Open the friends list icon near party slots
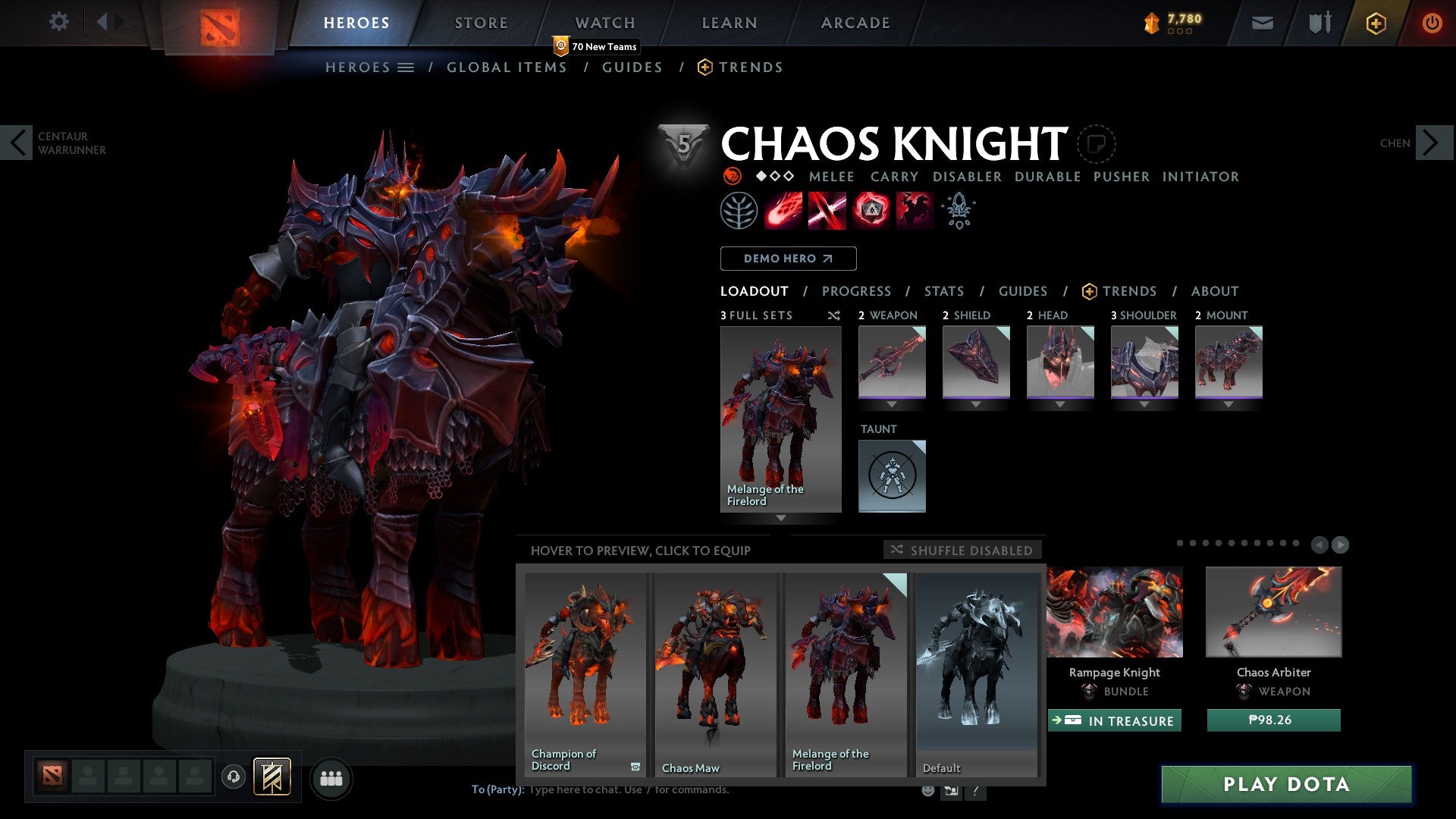This screenshot has width=1456, height=819. tap(331, 778)
